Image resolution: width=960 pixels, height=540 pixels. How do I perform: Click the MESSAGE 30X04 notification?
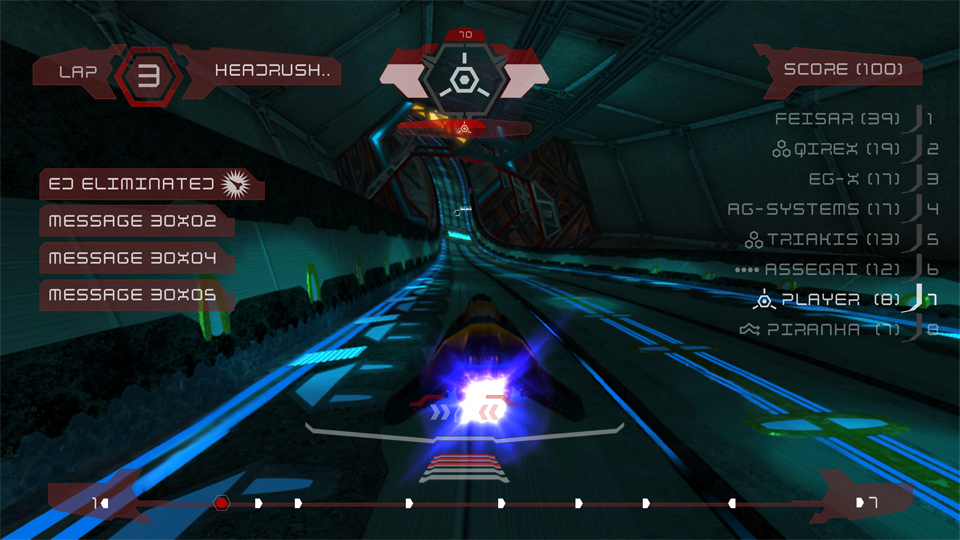pos(135,257)
